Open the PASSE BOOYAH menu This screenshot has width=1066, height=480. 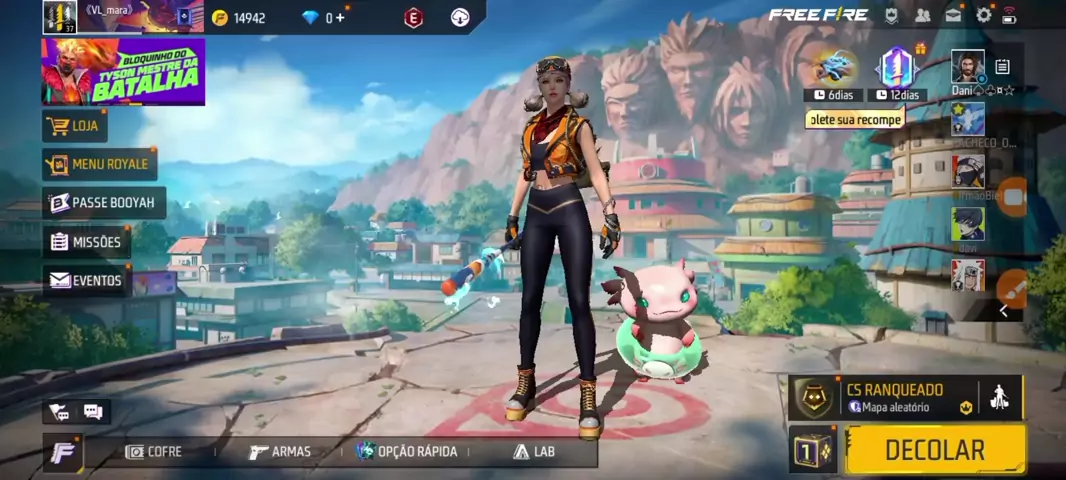[x=103, y=203]
